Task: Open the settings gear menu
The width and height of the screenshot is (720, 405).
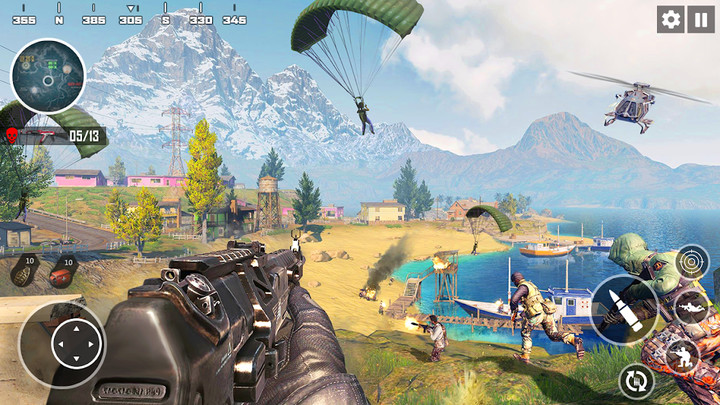Action: [671, 19]
